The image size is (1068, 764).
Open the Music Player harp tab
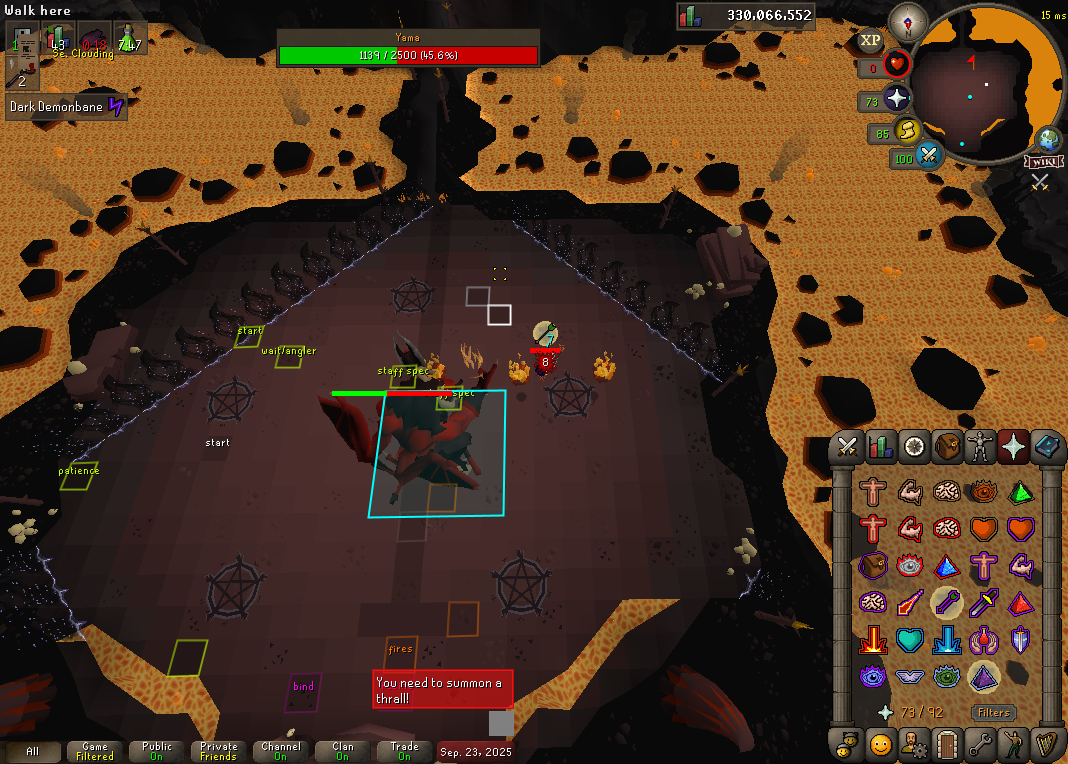tap(1047, 744)
